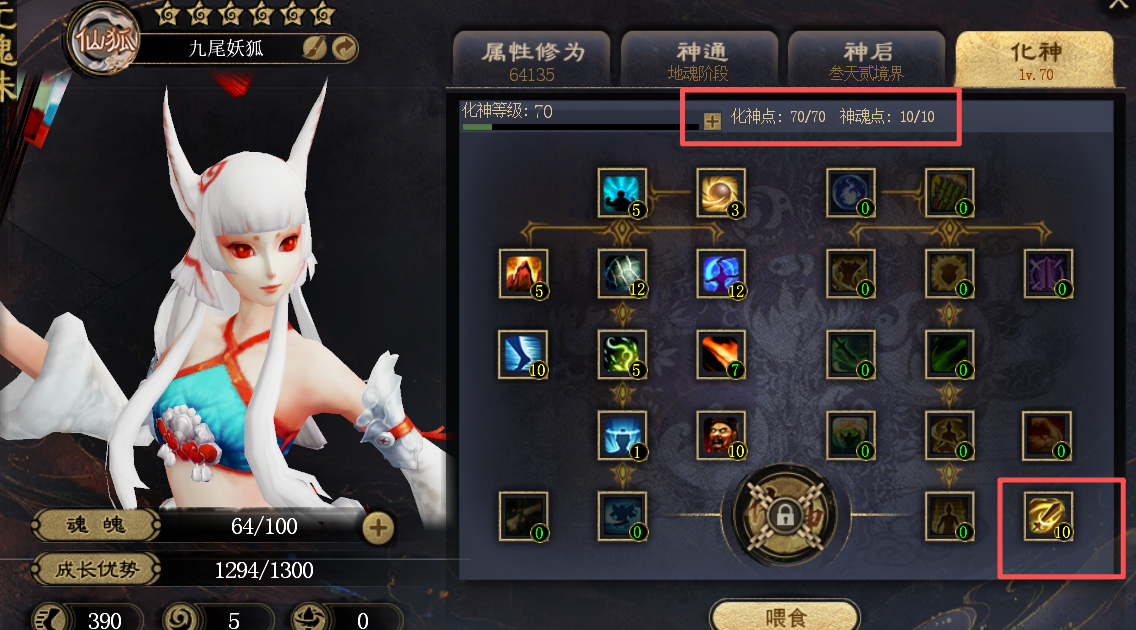Select the blue silhouette skill at level 5
The width and height of the screenshot is (1136, 630).
[x=622, y=193]
